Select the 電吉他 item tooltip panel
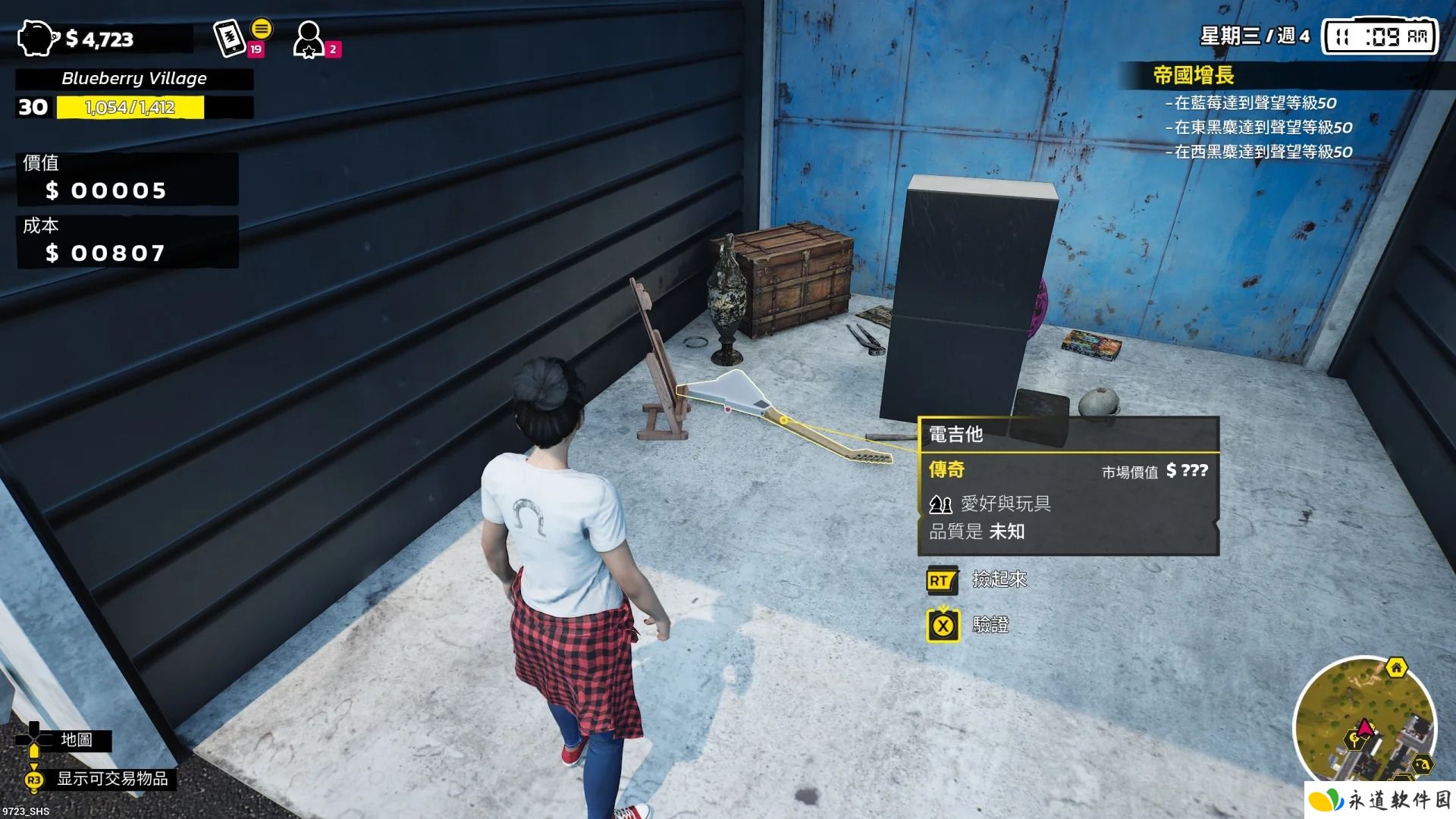The height and width of the screenshot is (819, 1456). tap(1068, 485)
